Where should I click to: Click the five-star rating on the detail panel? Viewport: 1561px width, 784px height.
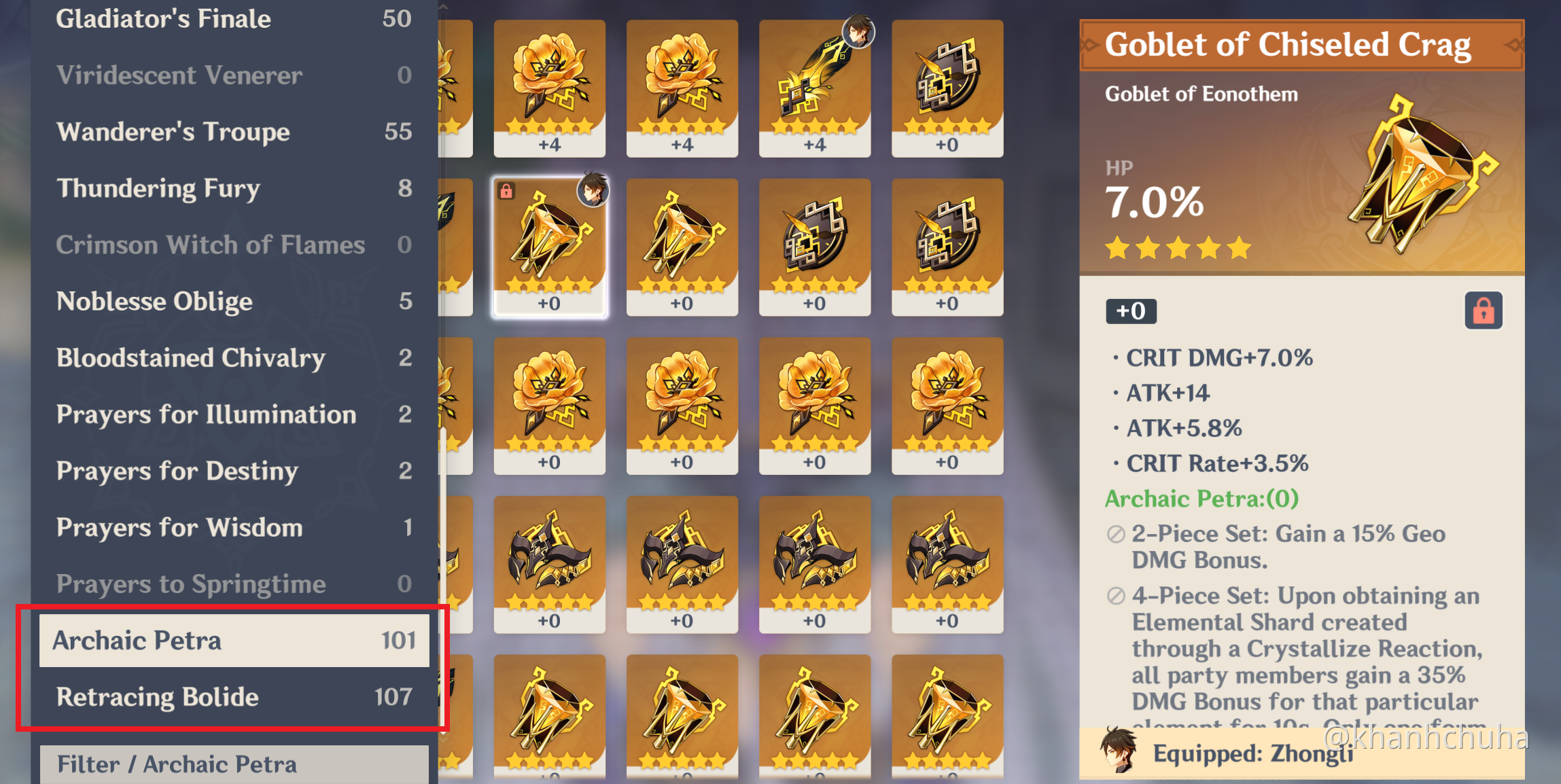pyautogui.click(x=1177, y=248)
